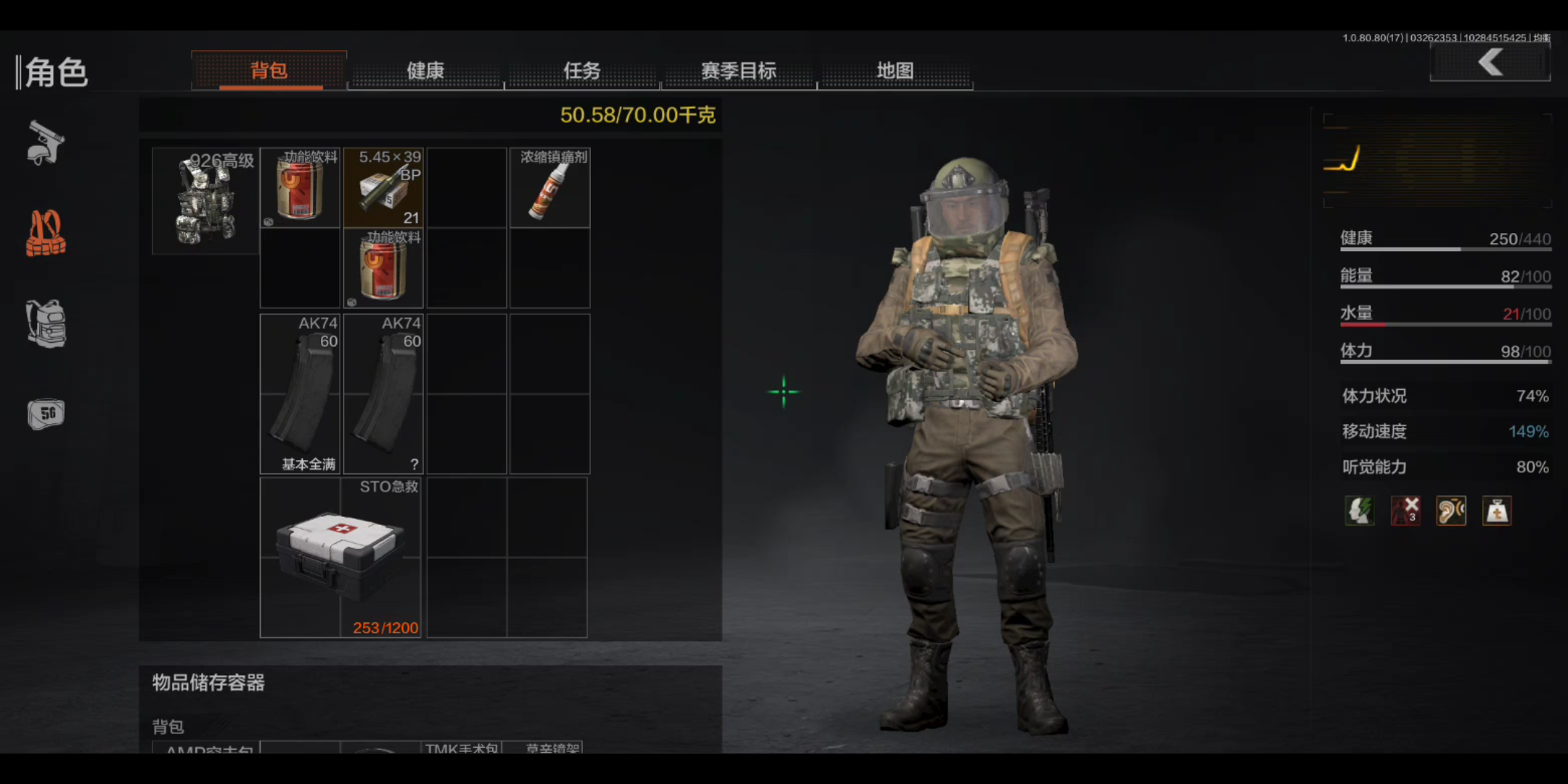Screen dimensions: 1568x784
Task: Click the red X status effect icon
Action: [1405, 511]
